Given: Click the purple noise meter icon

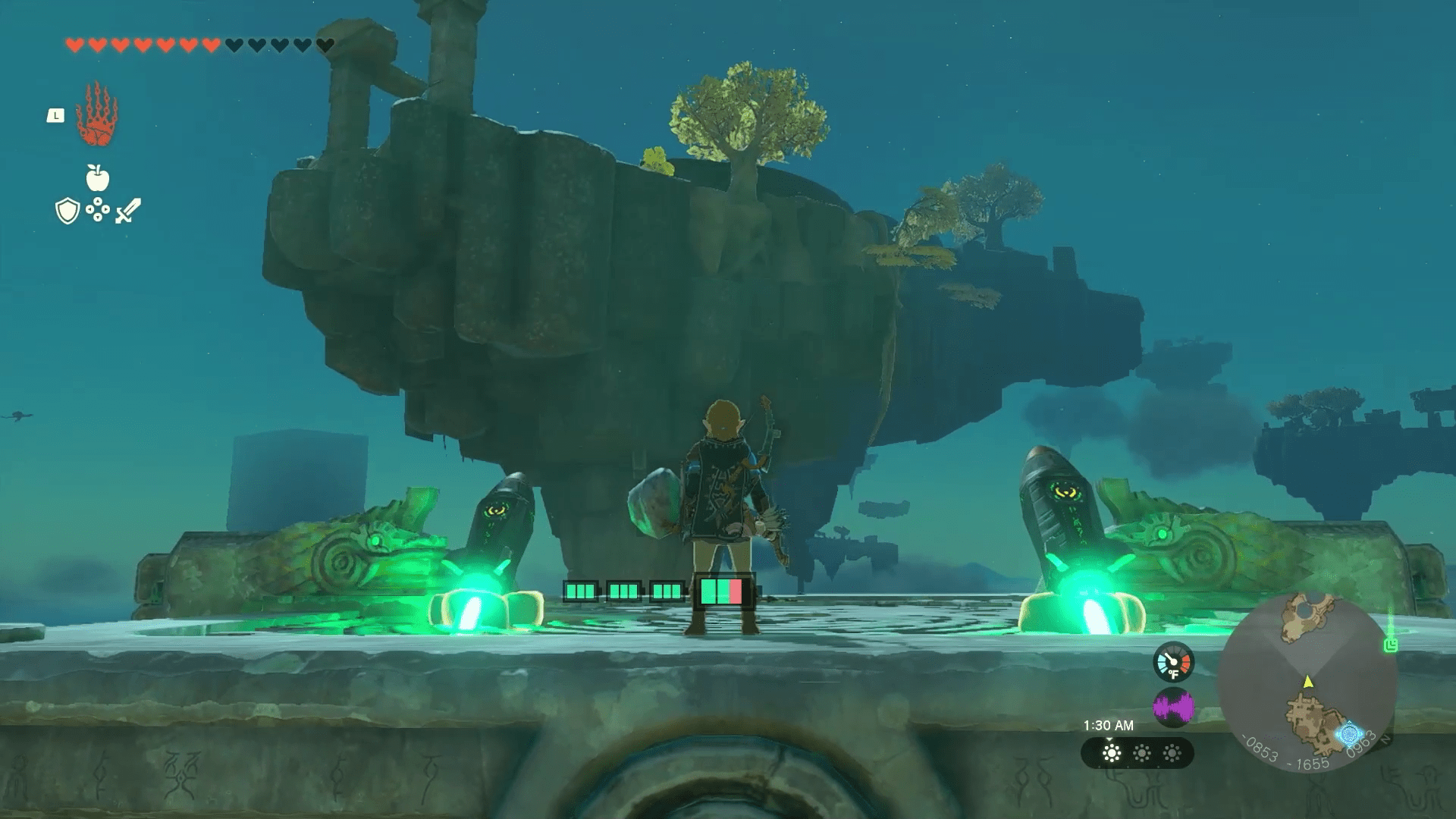Looking at the screenshot, I should click(1173, 708).
